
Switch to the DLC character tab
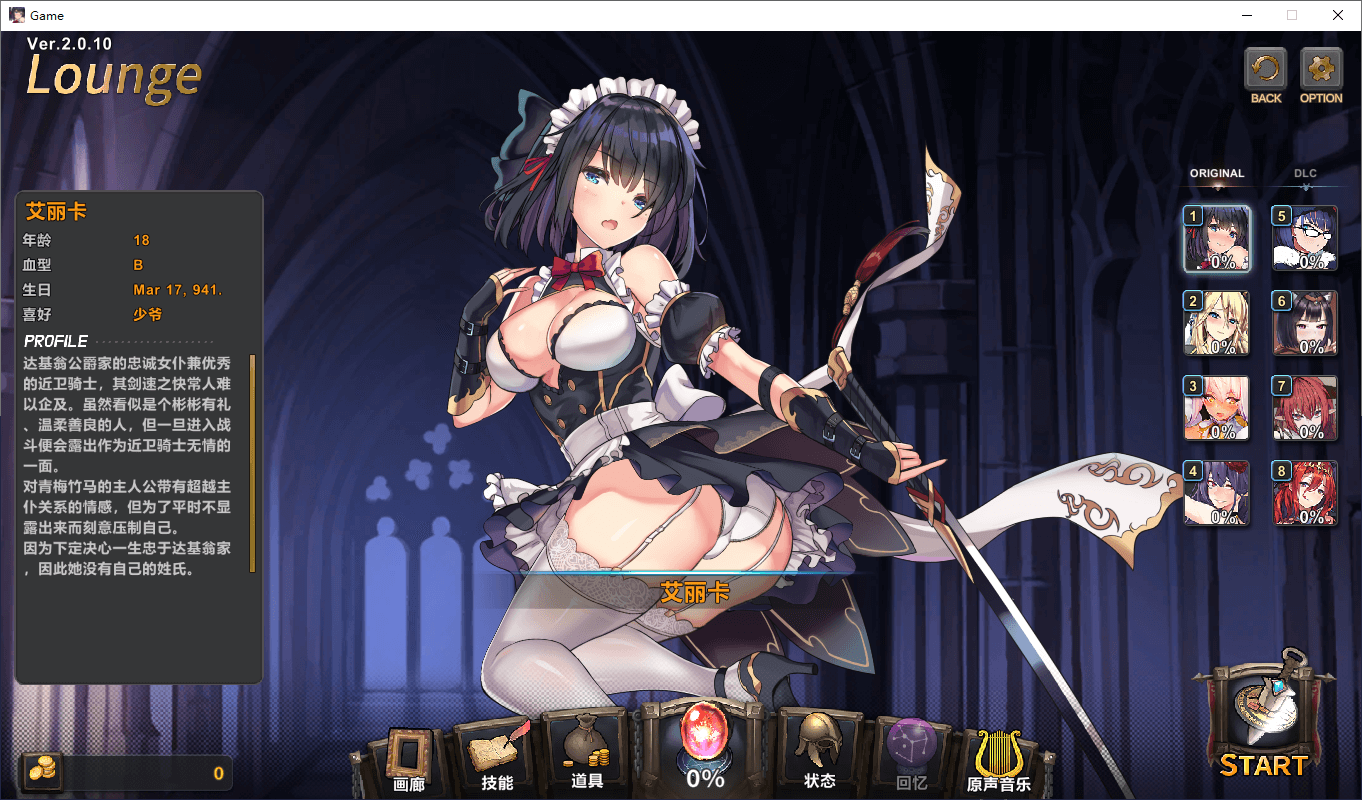[1305, 174]
